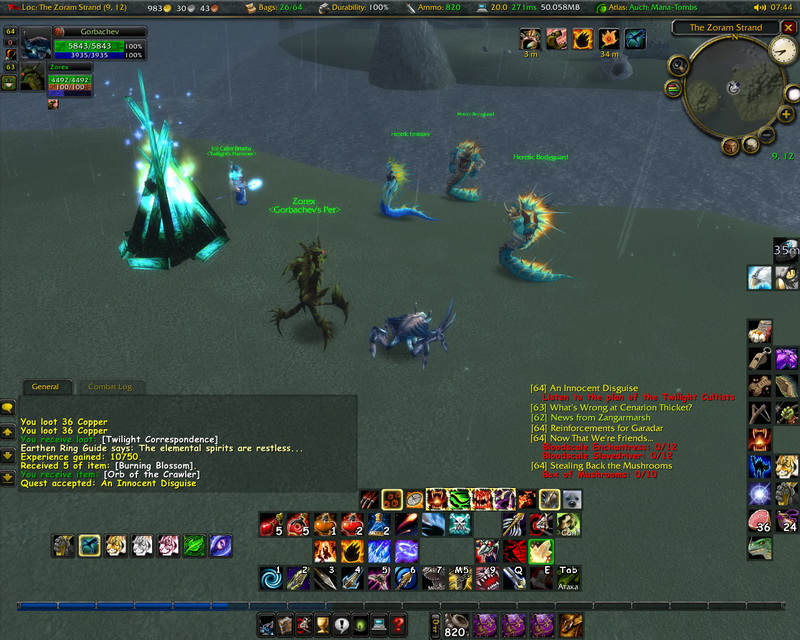800x640 pixels.
Task: Activate the action slot bound to Tab
Action: 568,577
